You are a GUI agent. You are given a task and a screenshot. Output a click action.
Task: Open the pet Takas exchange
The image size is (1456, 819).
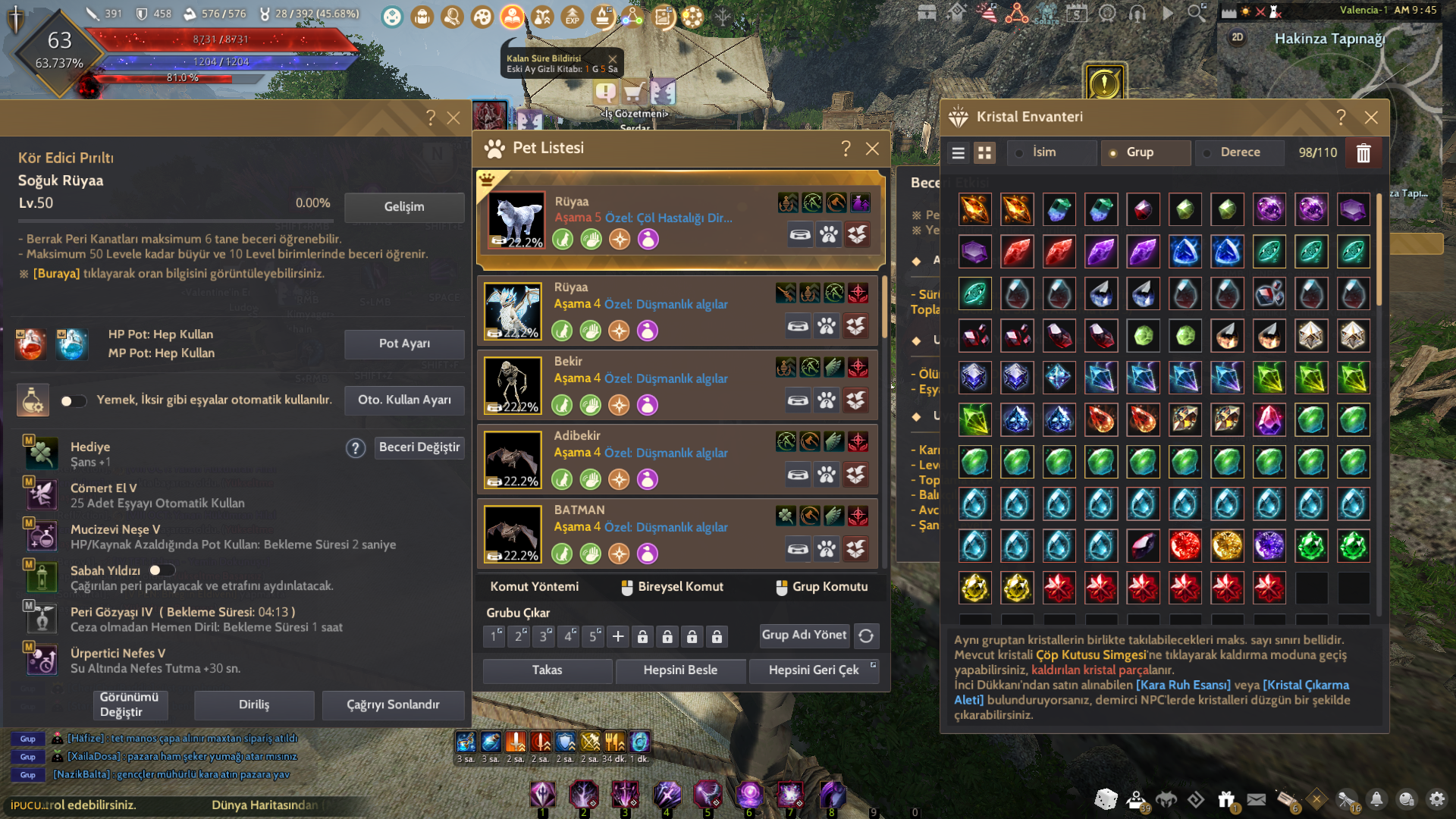[547, 670]
